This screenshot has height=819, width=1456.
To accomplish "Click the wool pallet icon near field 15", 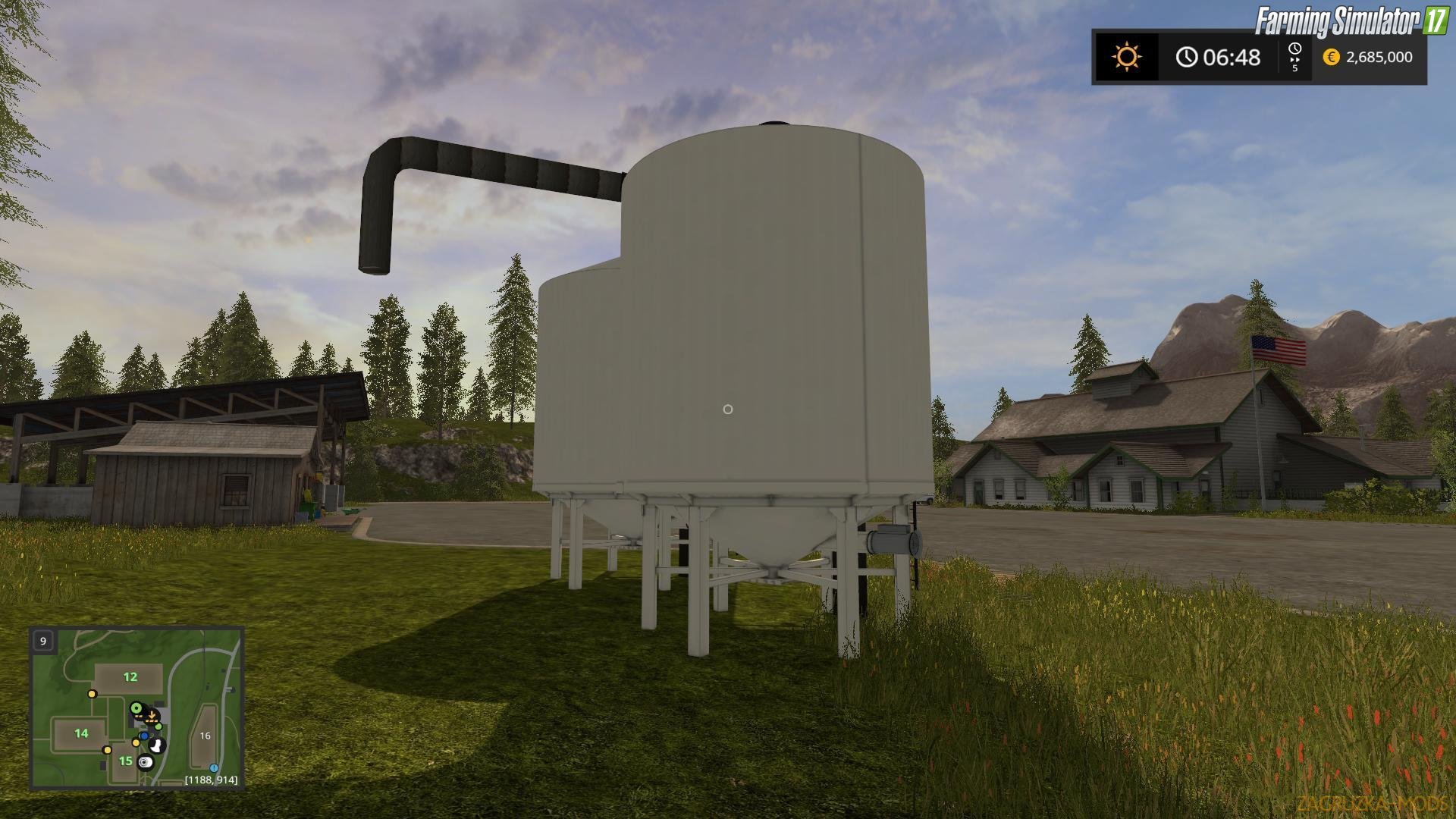I will [145, 763].
